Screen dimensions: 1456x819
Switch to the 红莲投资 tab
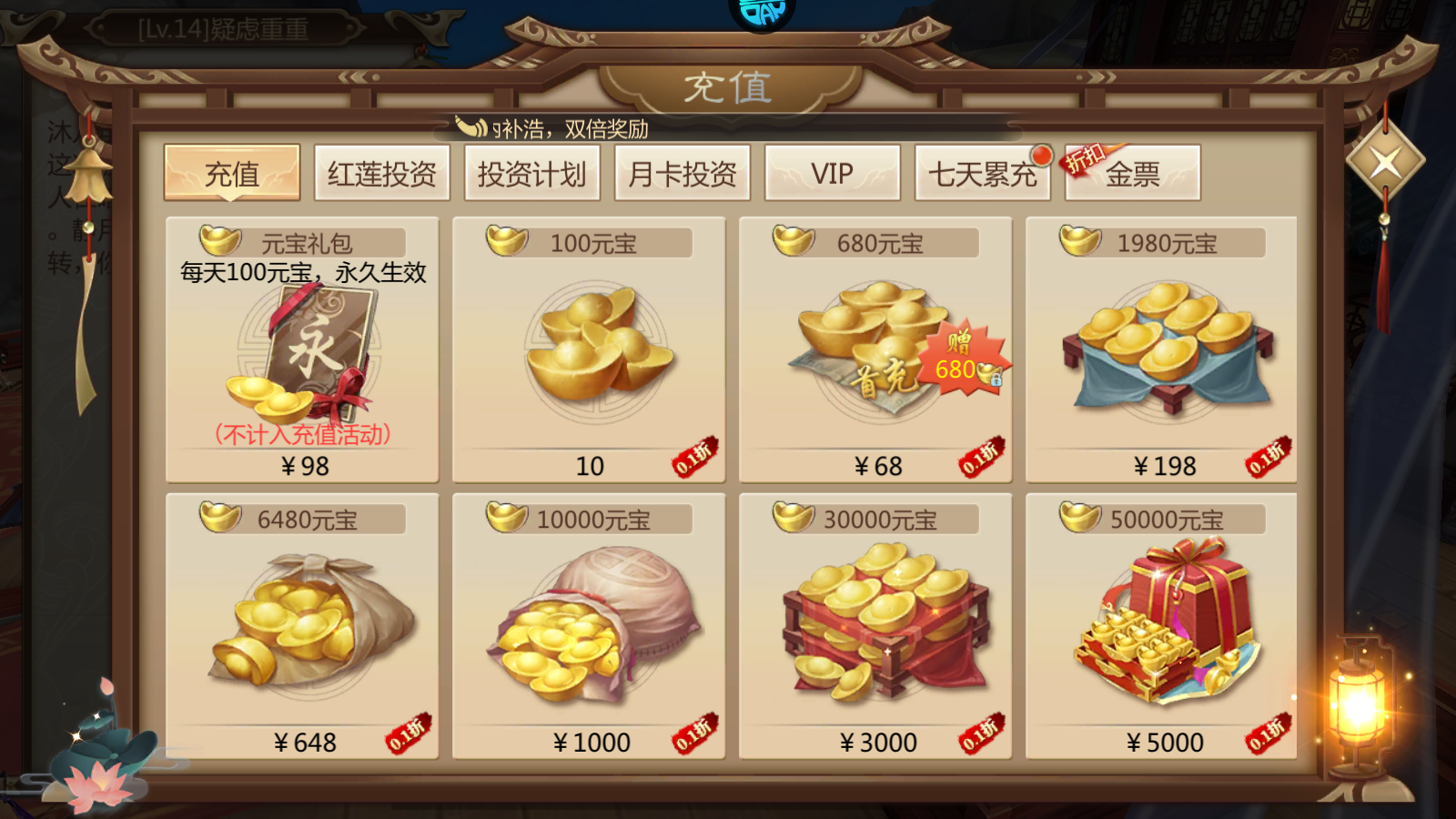[x=380, y=171]
